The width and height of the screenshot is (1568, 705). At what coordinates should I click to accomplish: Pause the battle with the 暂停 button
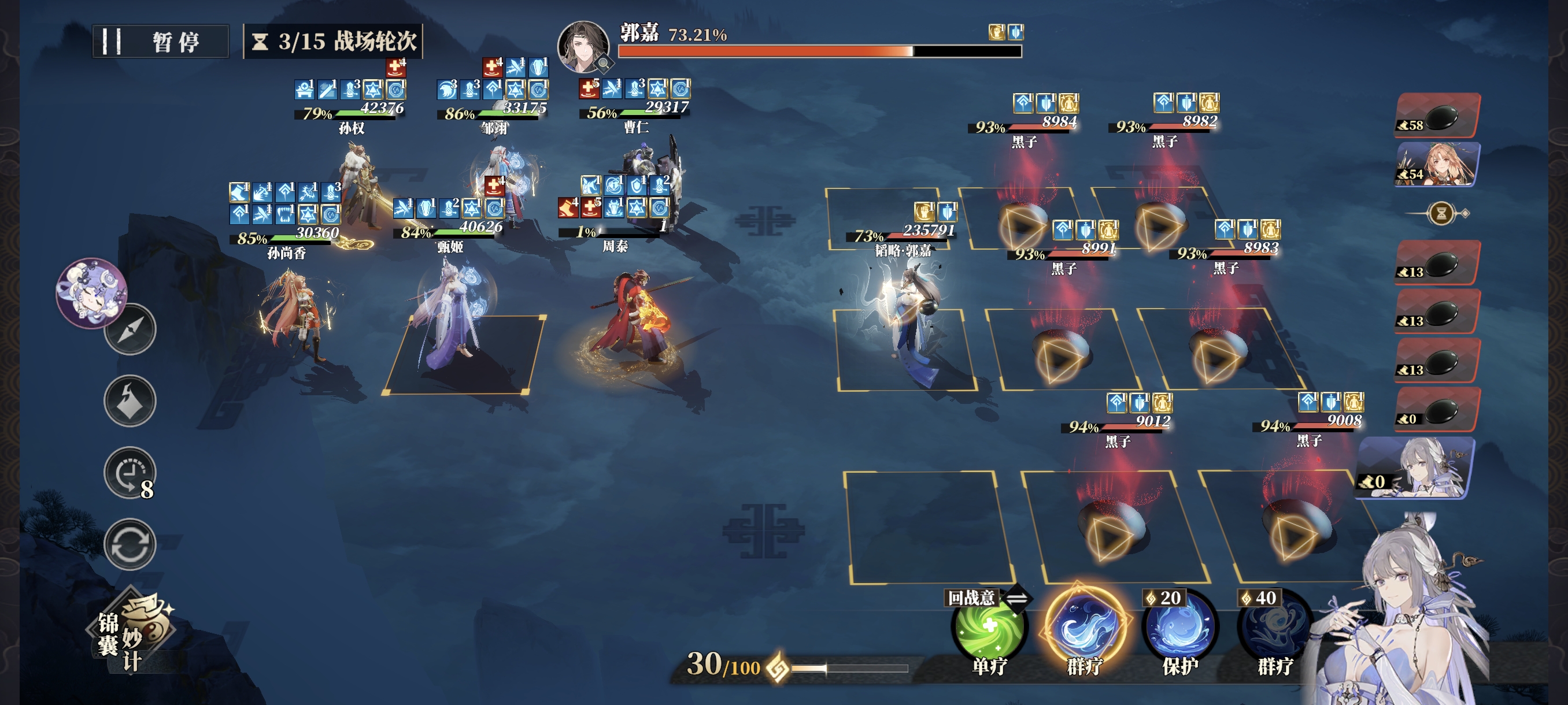(x=161, y=42)
